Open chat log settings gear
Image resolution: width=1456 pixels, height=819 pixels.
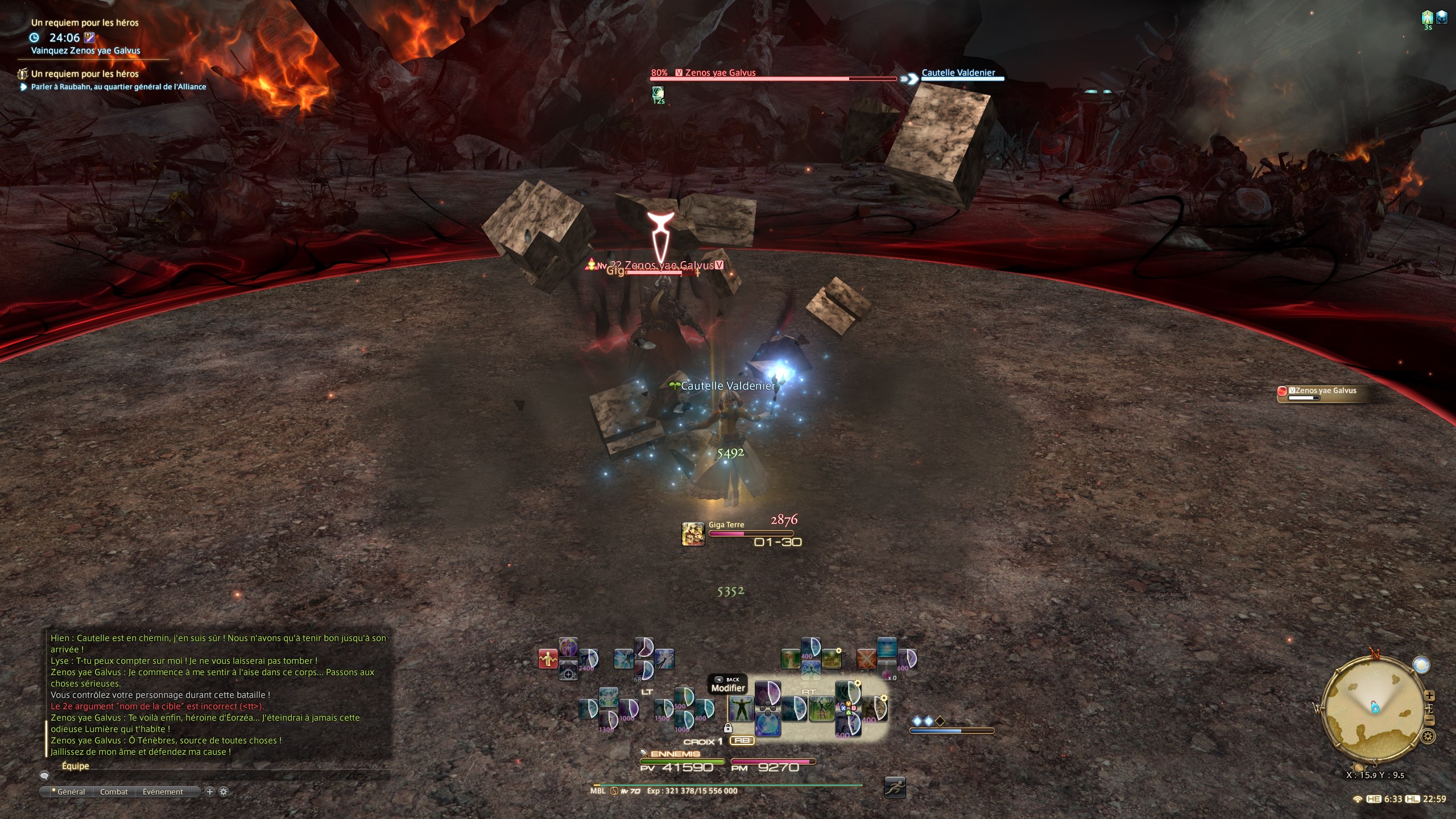click(224, 792)
